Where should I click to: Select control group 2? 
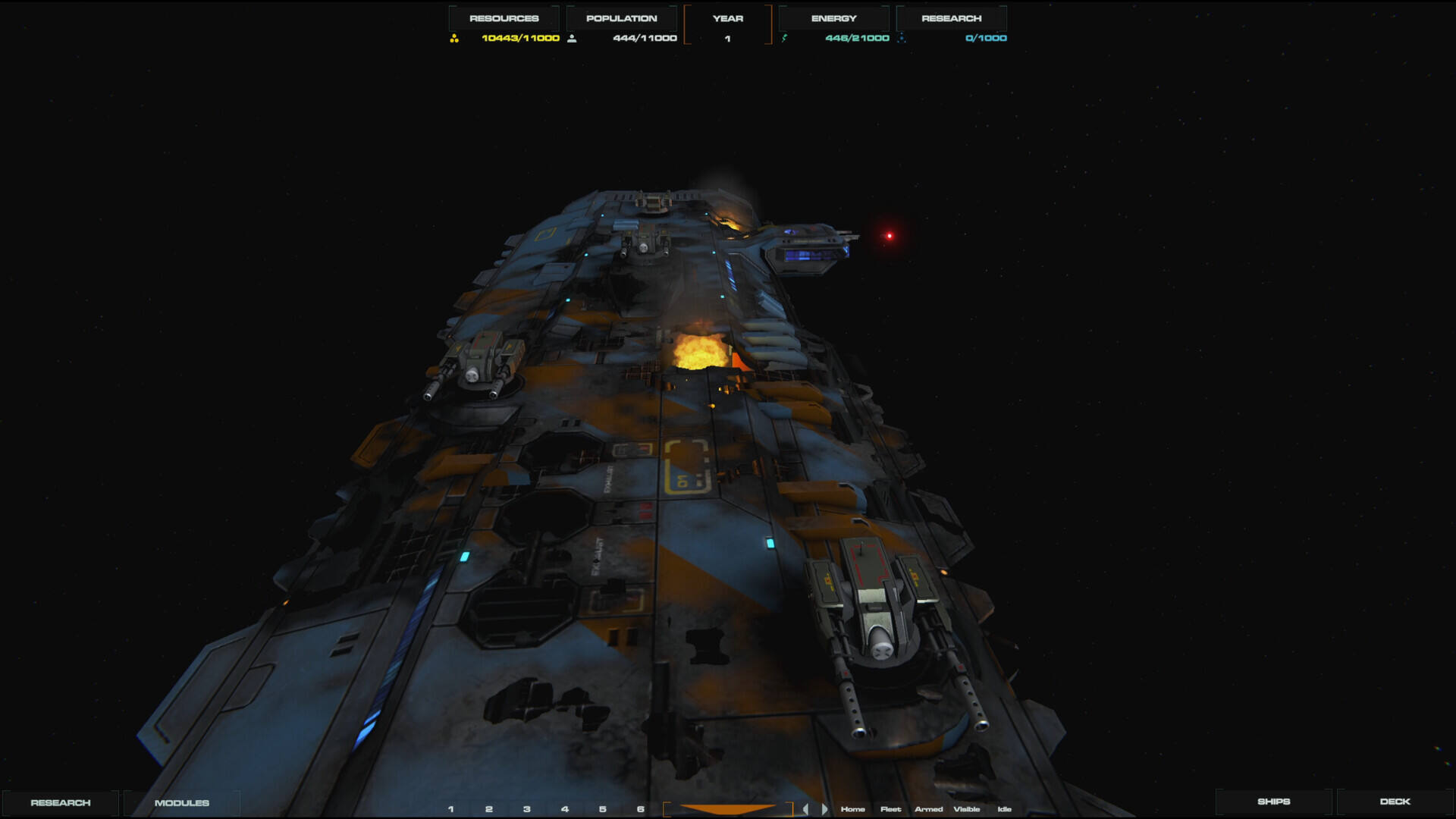coord(489,809)
